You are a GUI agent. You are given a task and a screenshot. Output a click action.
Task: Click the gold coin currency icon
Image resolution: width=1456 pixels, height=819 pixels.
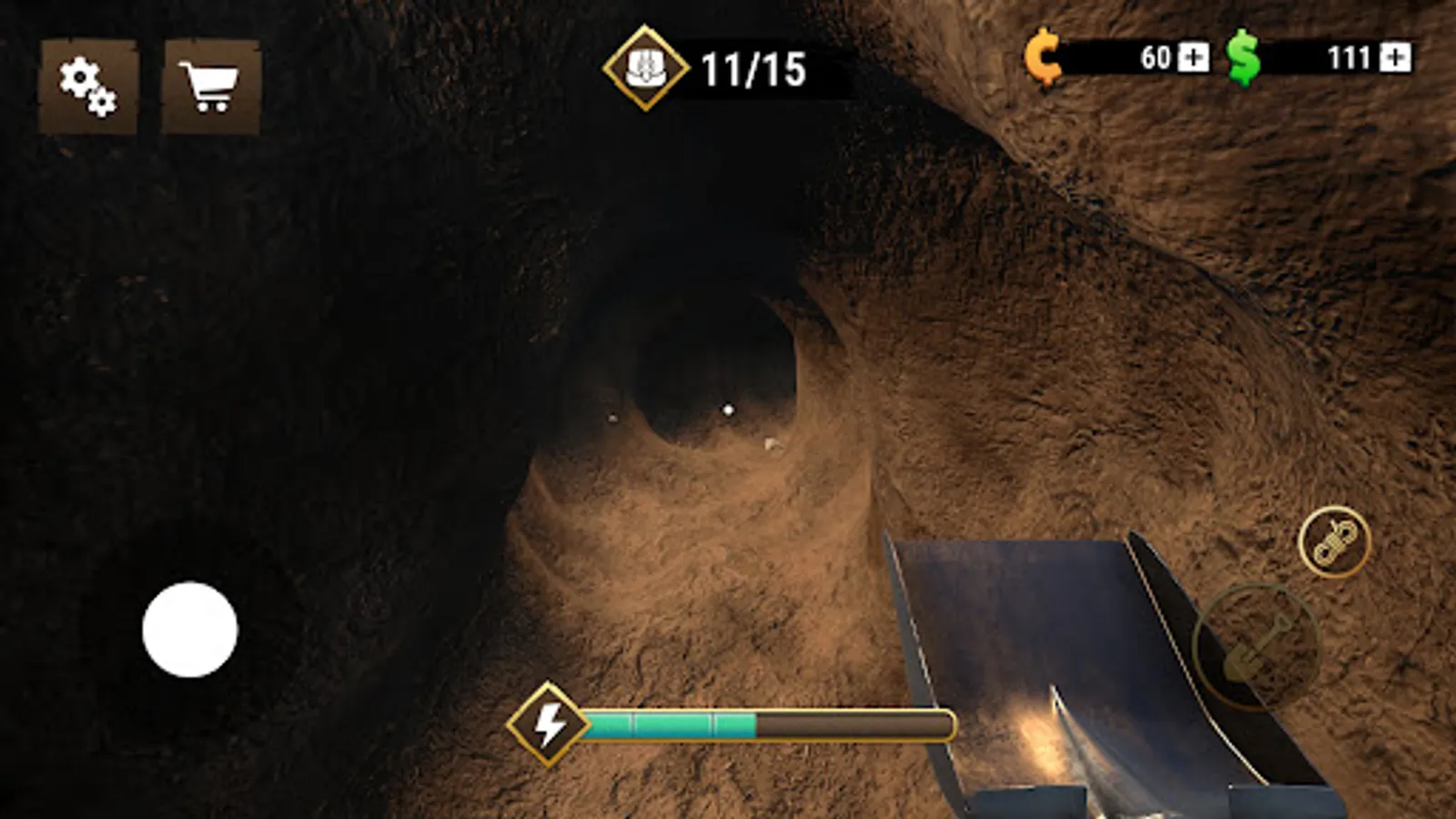(x=1043, y=58)
